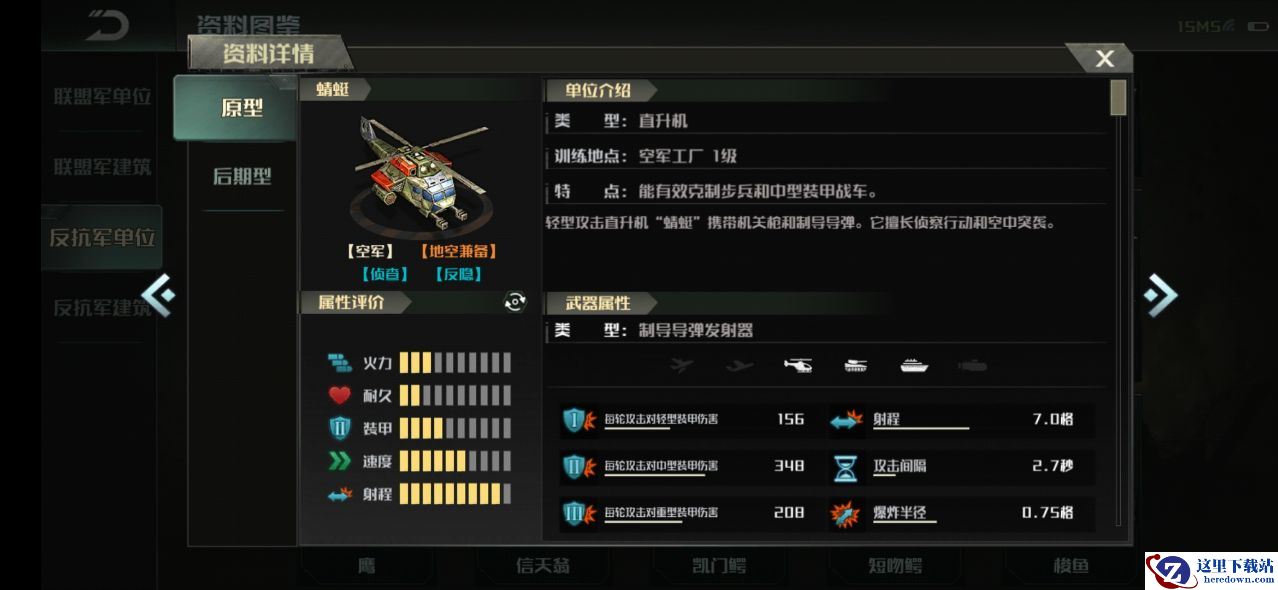The height and width of the screenshot is (590, 1278).
Task: Select the 鹰 unit entry
Action: pos(367,566)
